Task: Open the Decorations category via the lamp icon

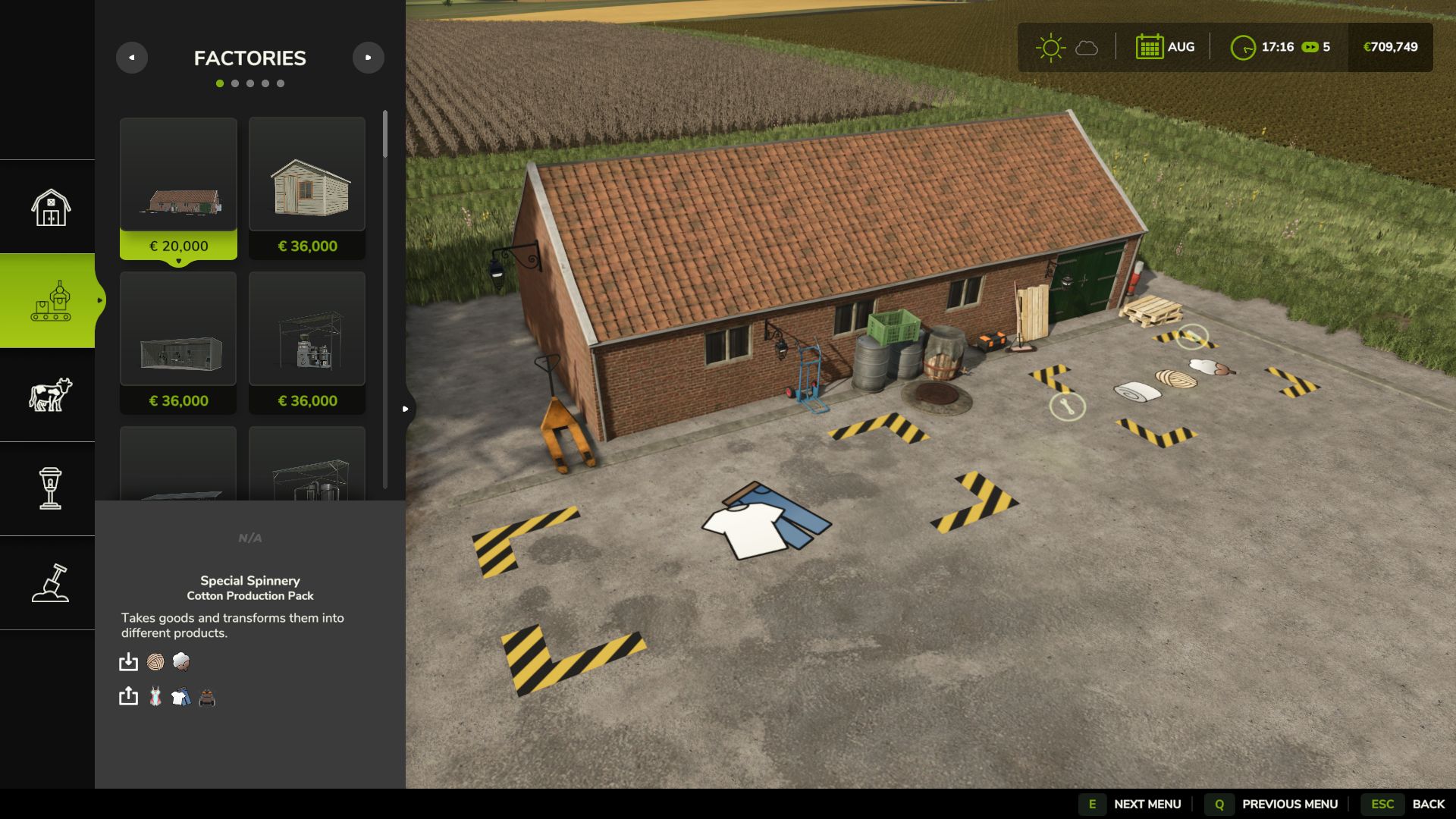Action: (x=48, y=491)
